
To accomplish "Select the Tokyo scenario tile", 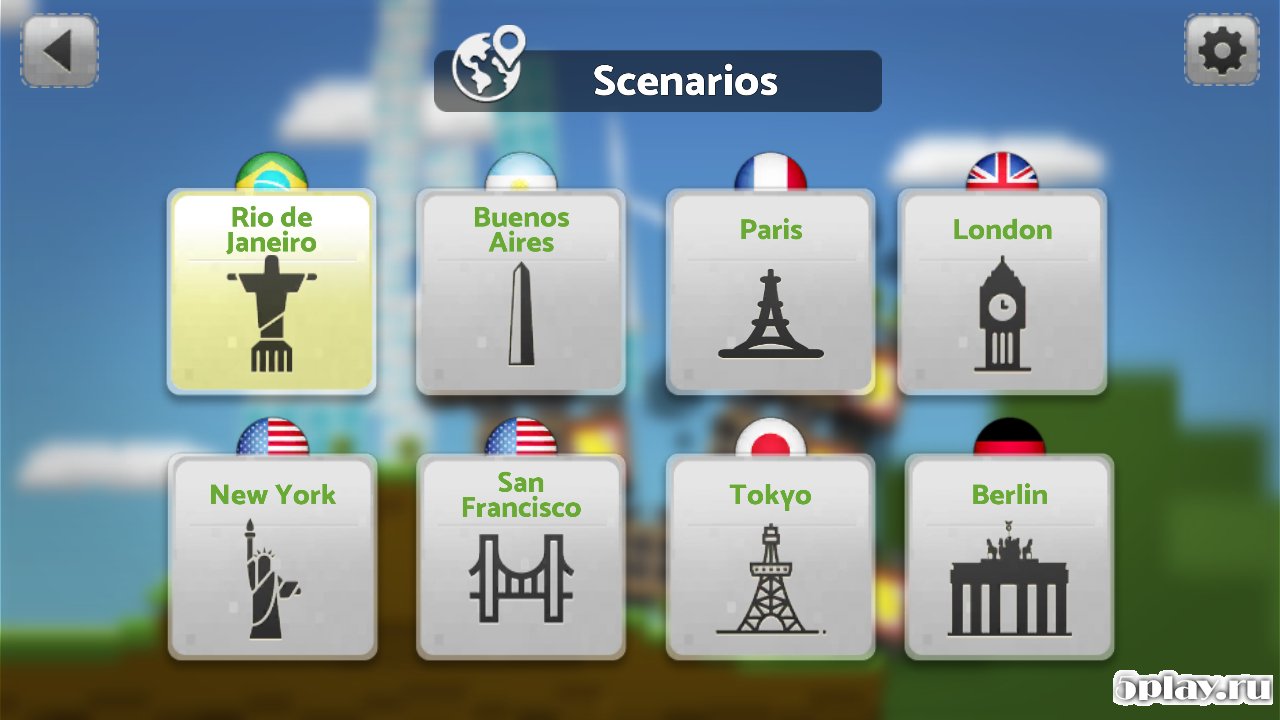I will tap(771, 557).
